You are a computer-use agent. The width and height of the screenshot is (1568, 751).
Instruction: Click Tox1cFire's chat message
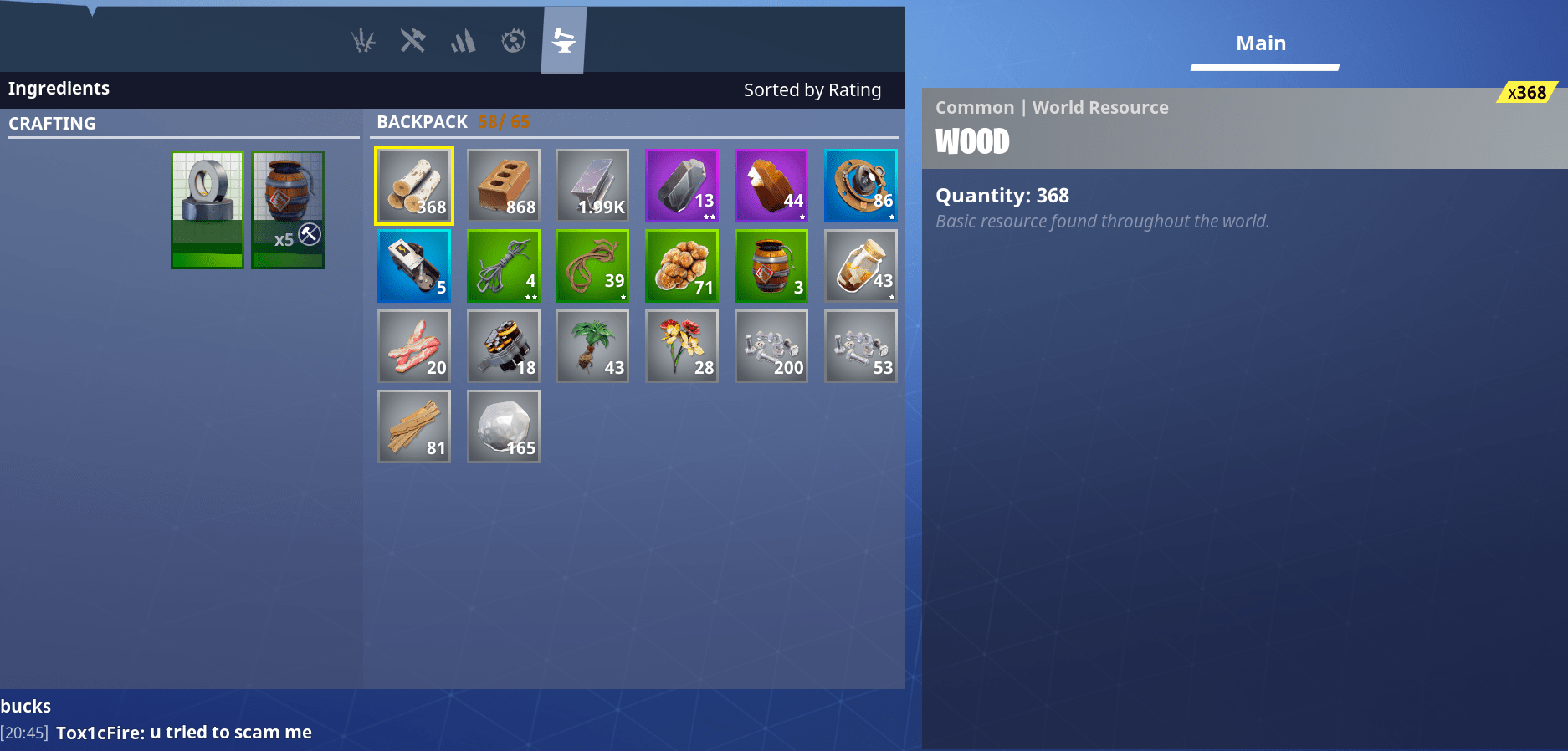[183, 732]
